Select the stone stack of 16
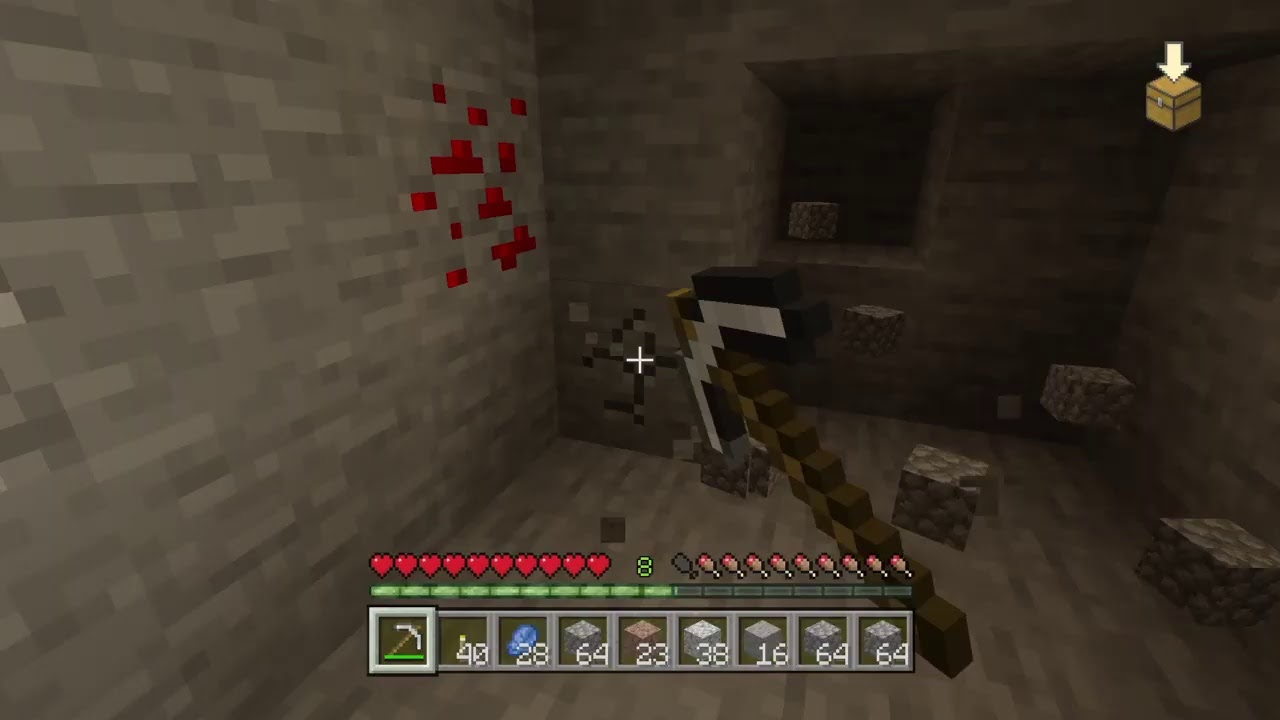Image resolution: width=1280 pixels, height=720 pixels. 763,643
